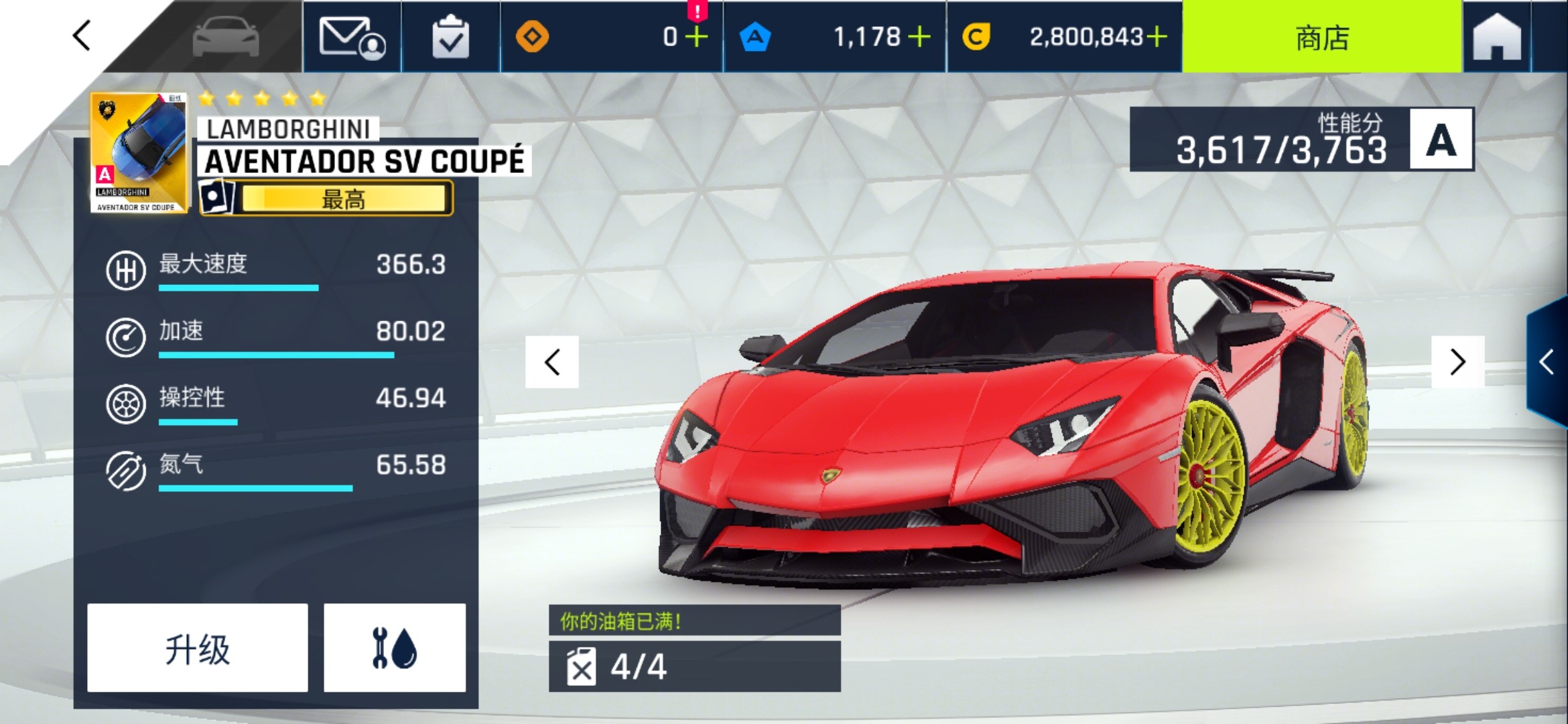1568x724 pixels.
Task: Go back using the top-left arrow
Action: (x=80, y=37)
